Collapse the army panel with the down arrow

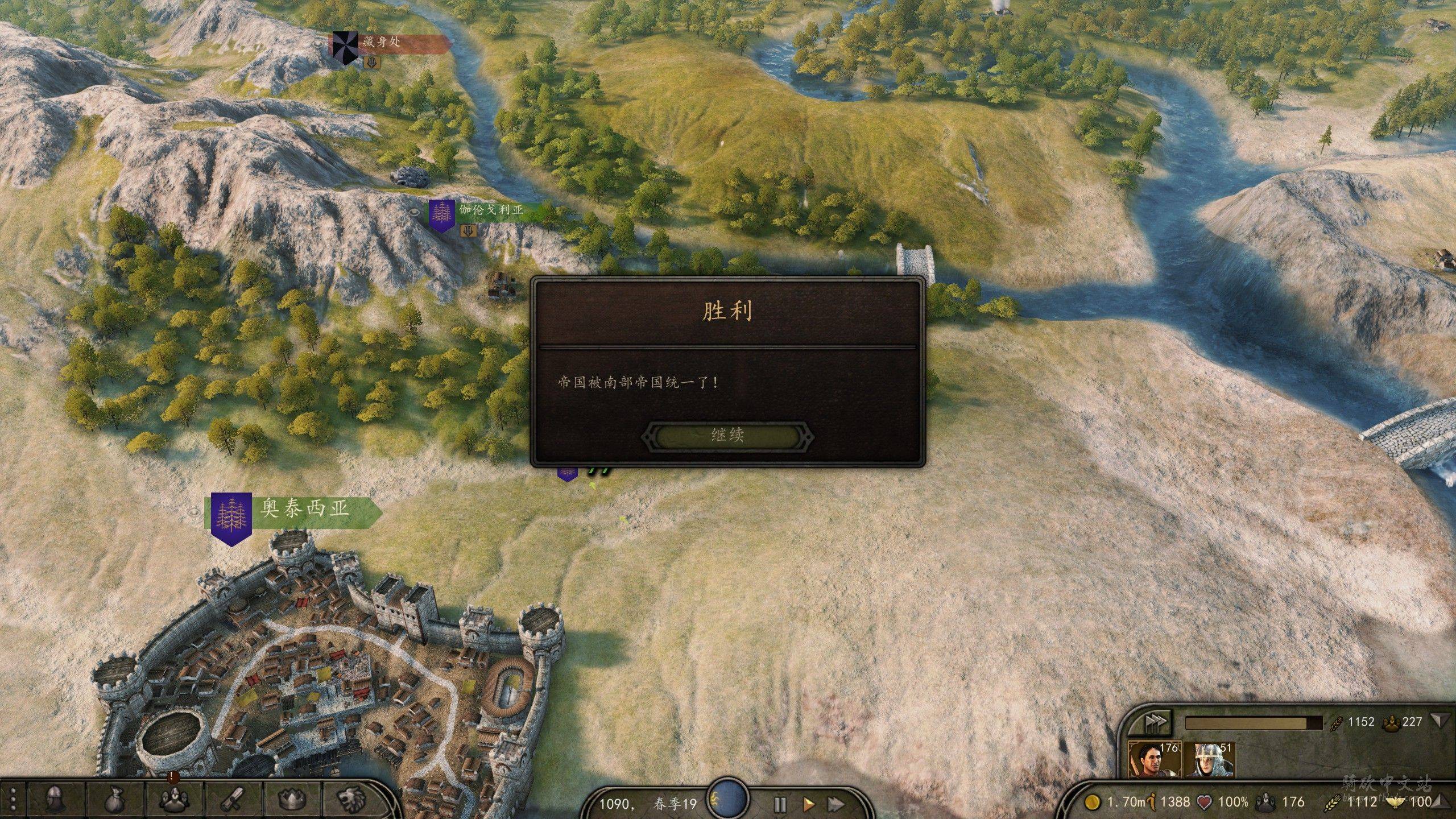pyautogui.click(x=1439, y=721)
